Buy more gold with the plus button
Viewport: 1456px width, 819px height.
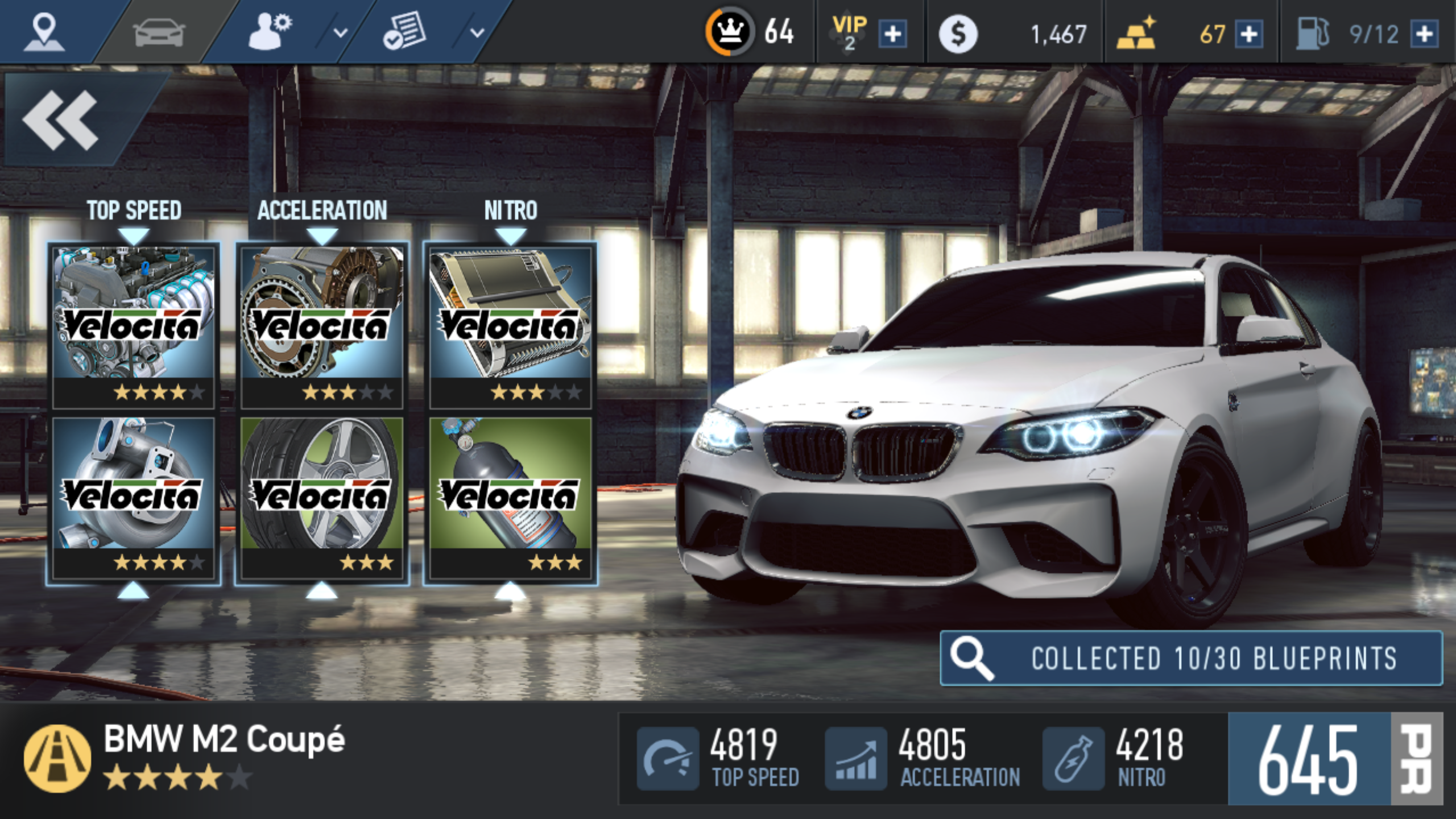tap(1248, 34)
